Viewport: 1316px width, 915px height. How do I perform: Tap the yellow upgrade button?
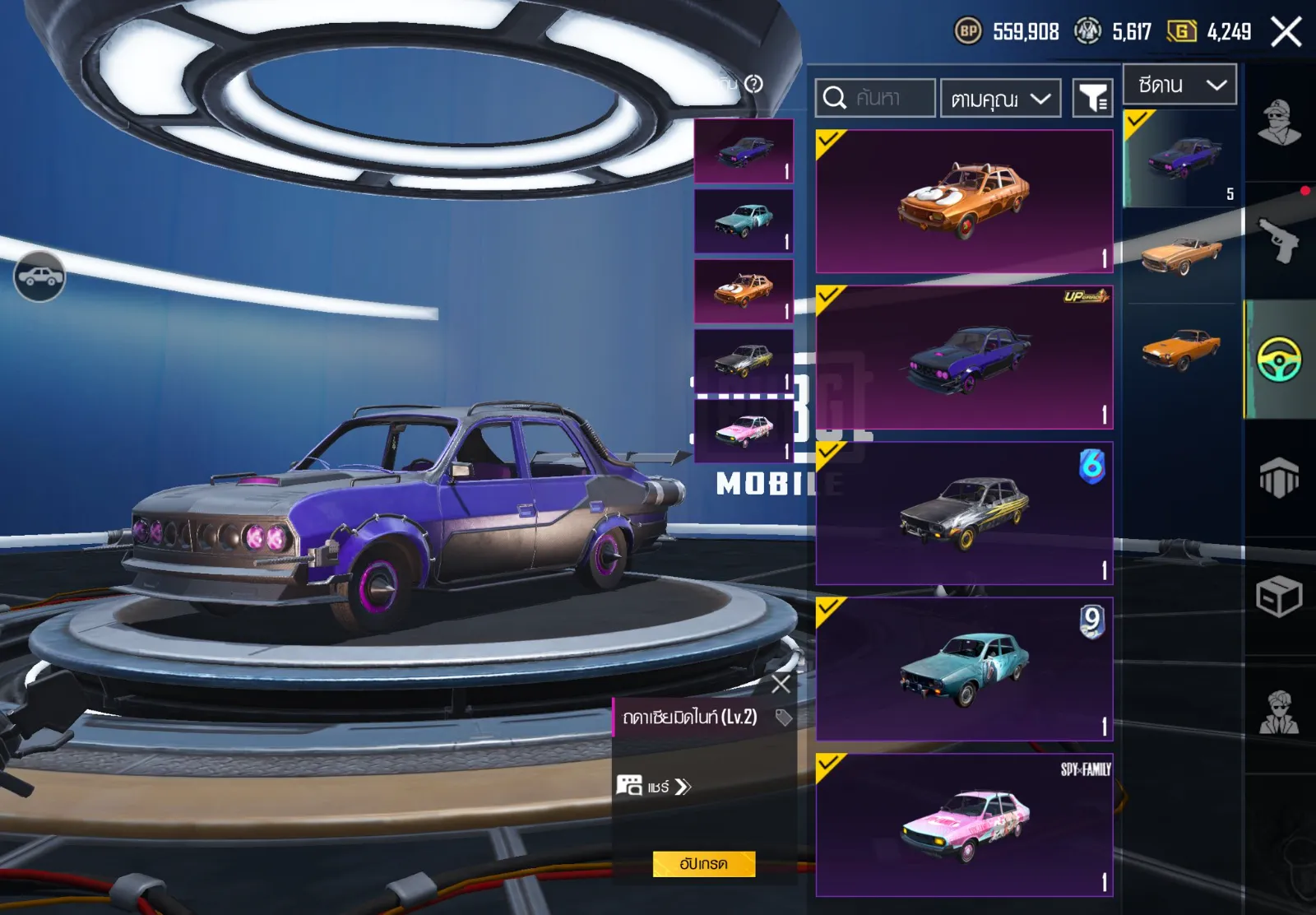(703, 864)
